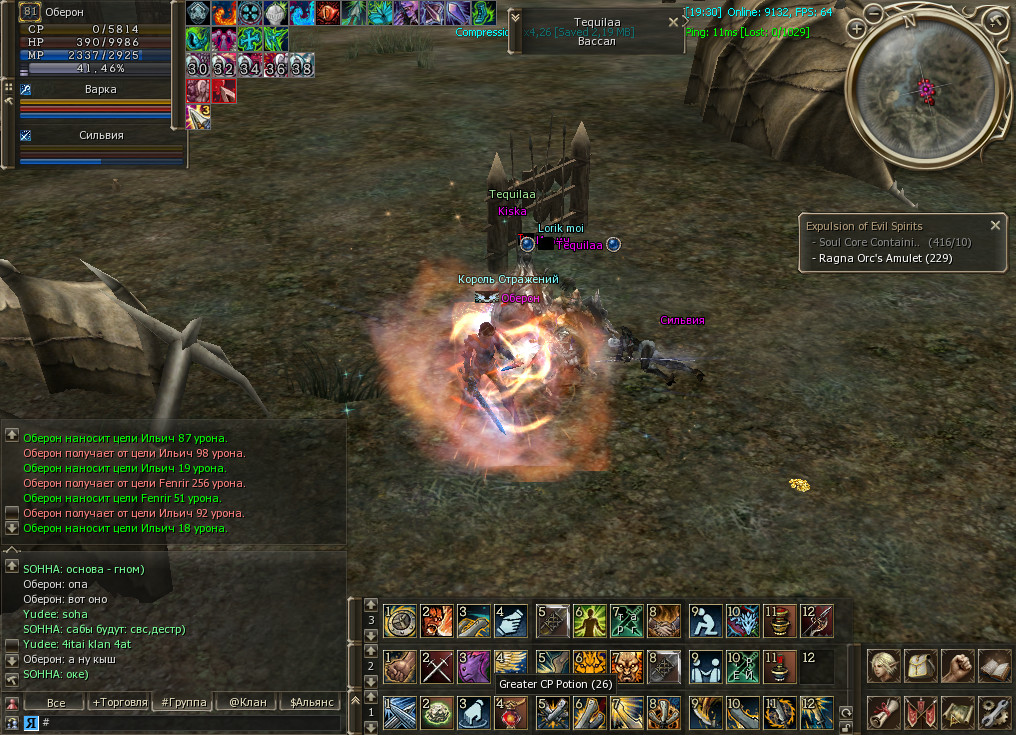Screen dimensions: 1016x735
Task: Switch to the @Клан clan chat tab
Action: point(247,702)
